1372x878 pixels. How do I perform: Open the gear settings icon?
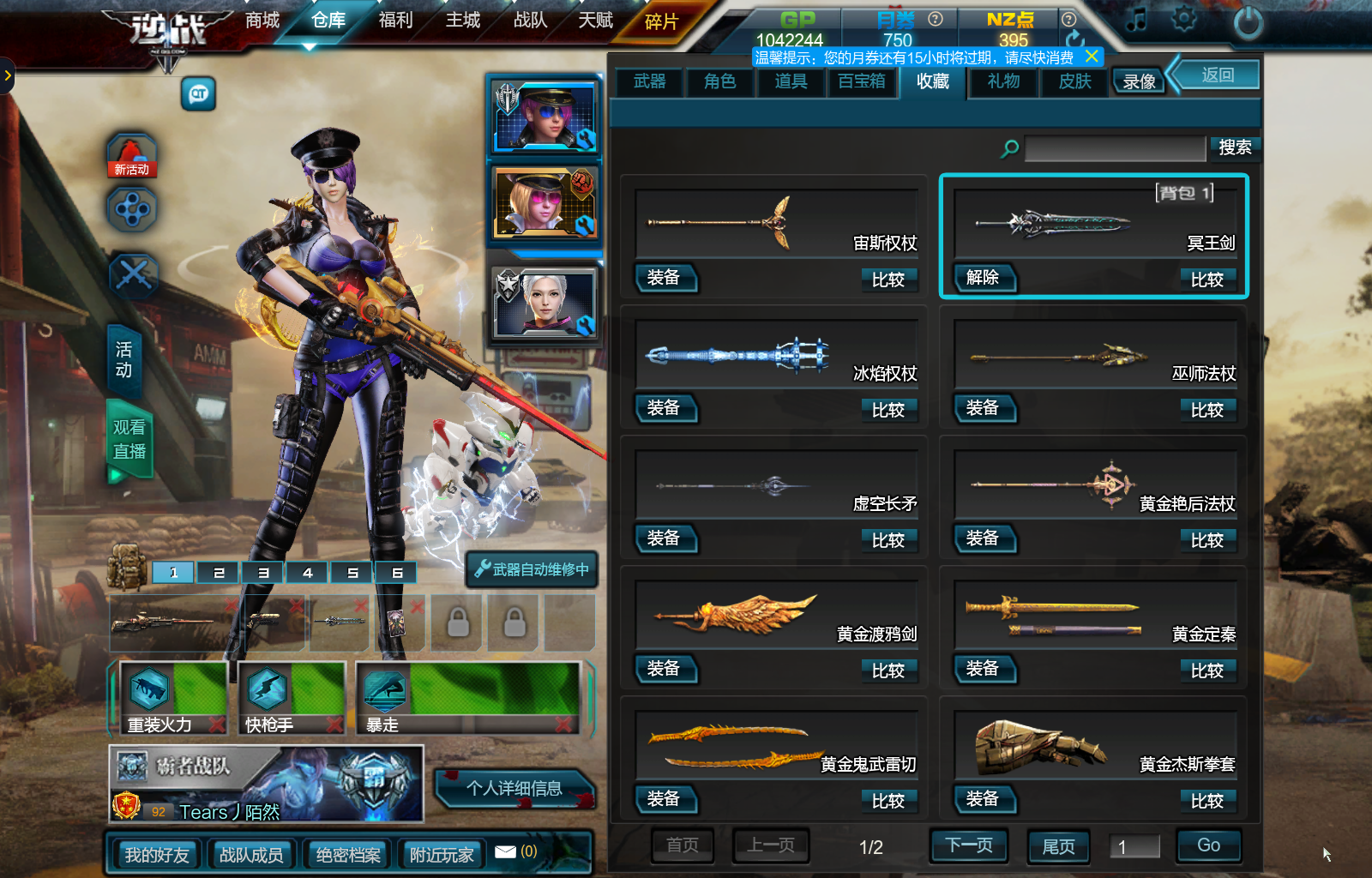[1184, 19]
